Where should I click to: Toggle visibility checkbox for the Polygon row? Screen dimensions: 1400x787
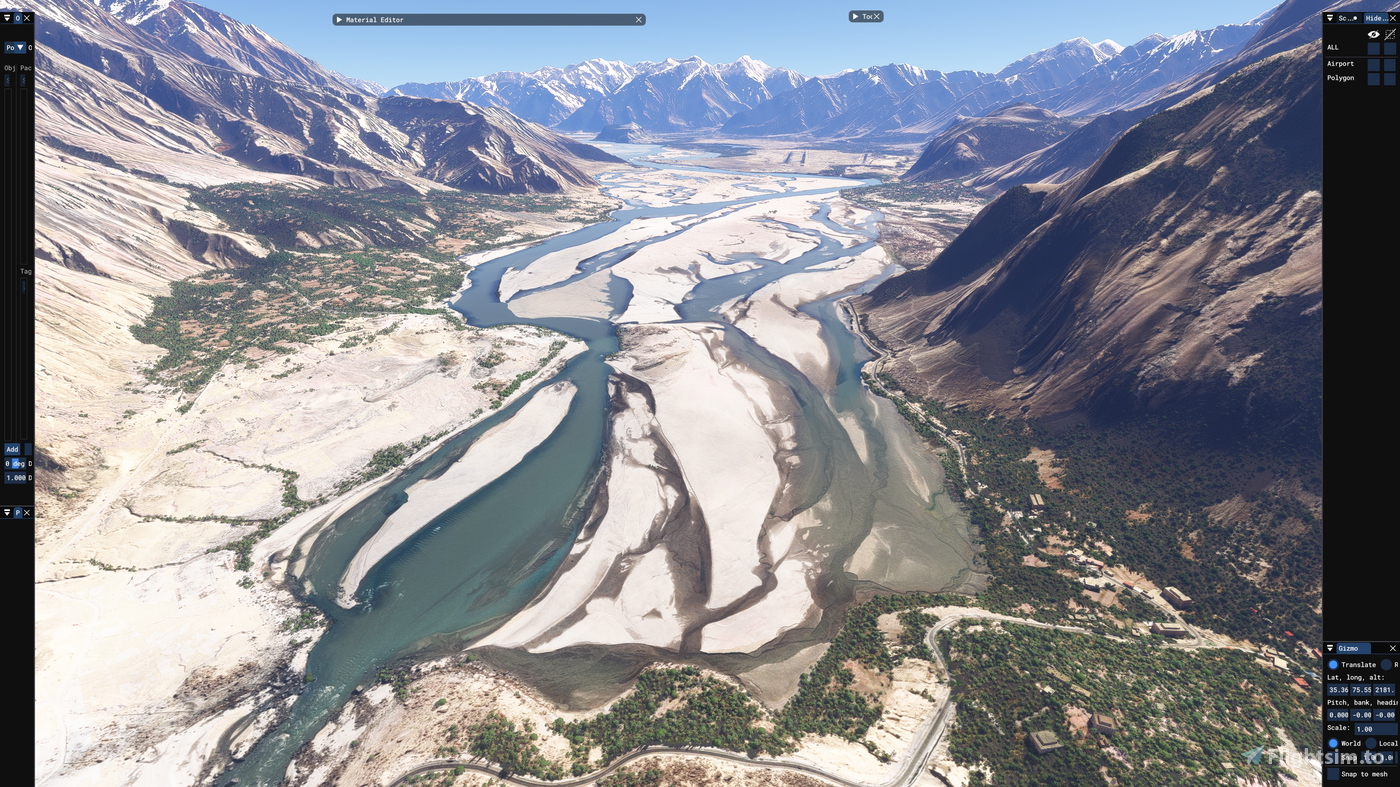(1374, 77)
